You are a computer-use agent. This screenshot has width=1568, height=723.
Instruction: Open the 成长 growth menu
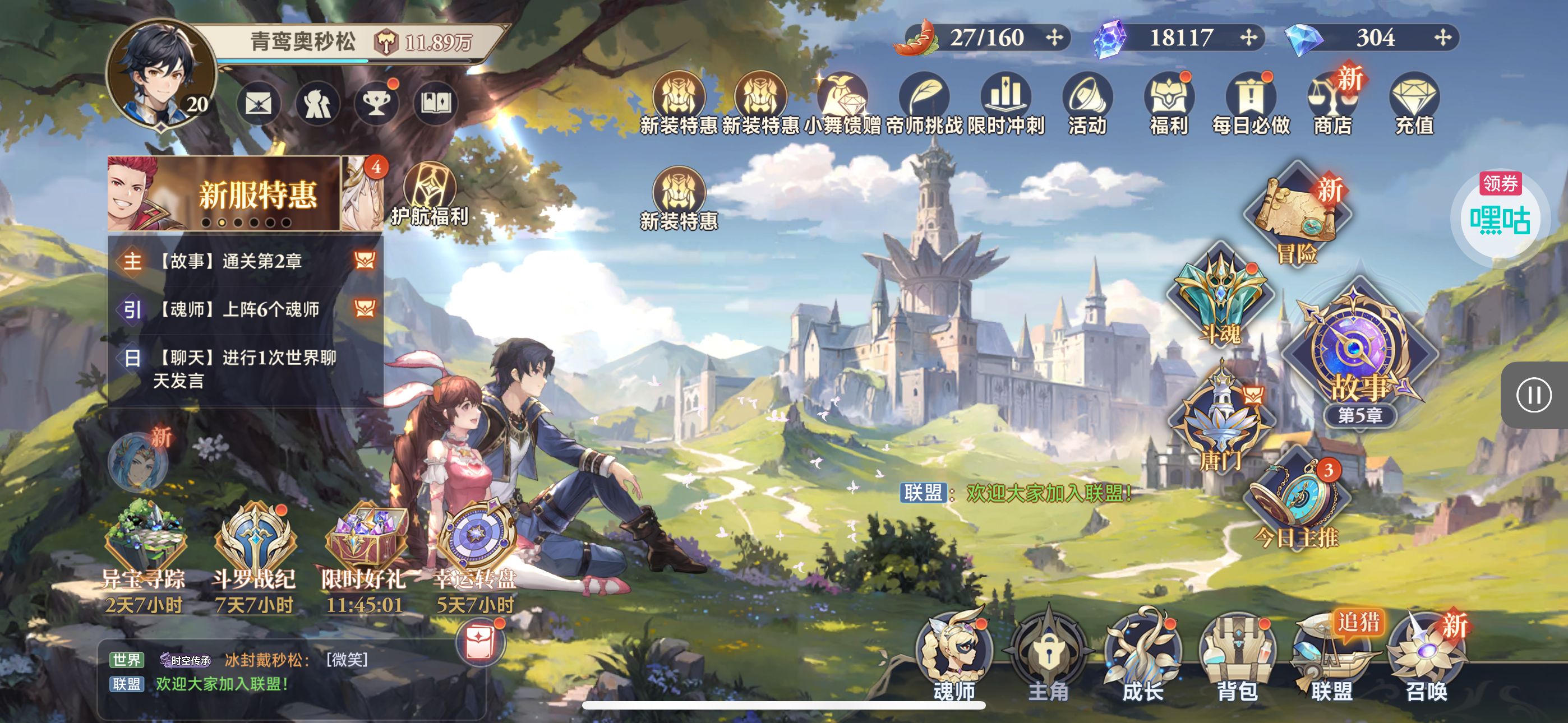click(x=1142, y=657)
